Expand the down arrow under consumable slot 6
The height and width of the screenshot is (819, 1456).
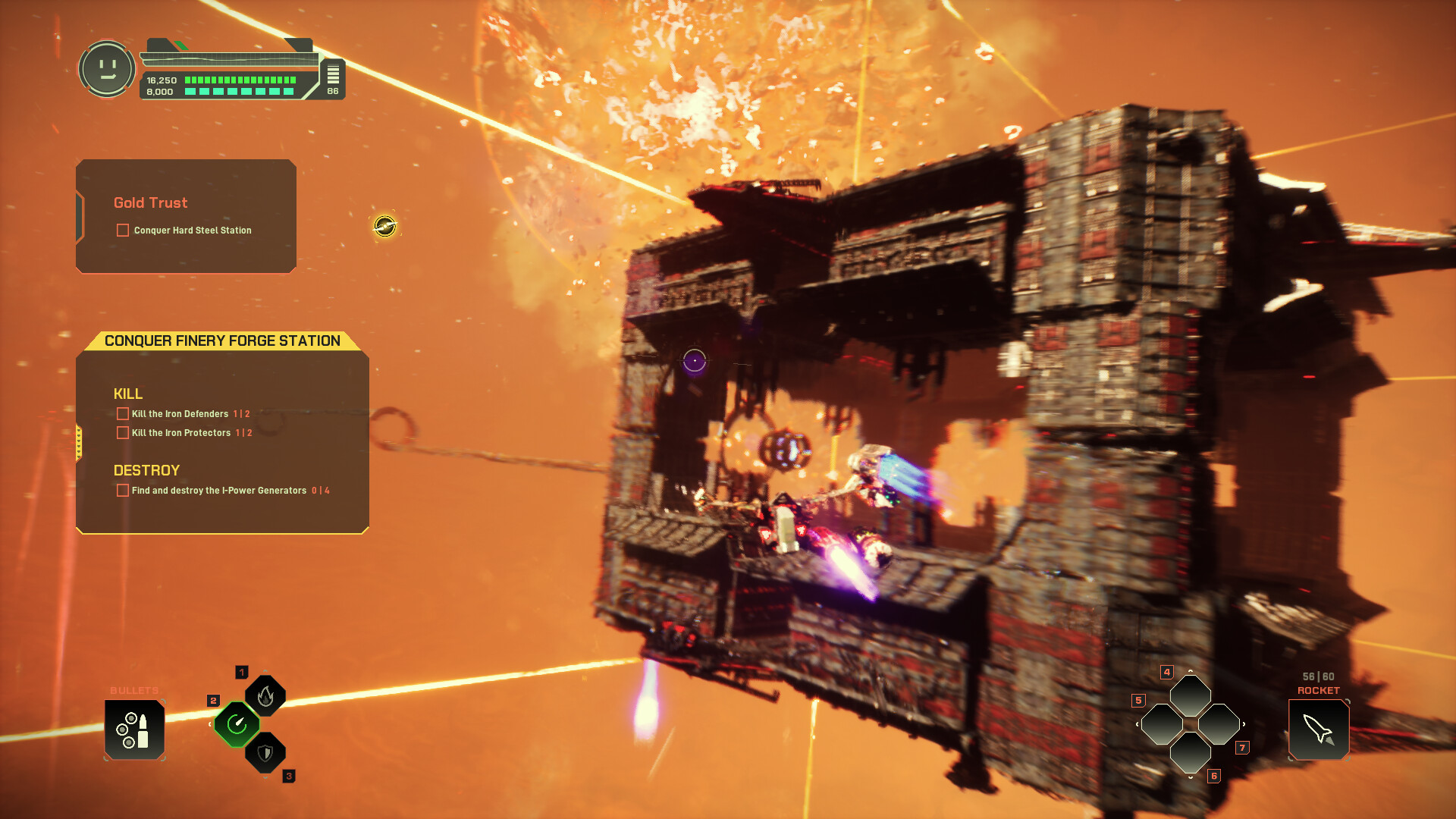point(1191,777)
